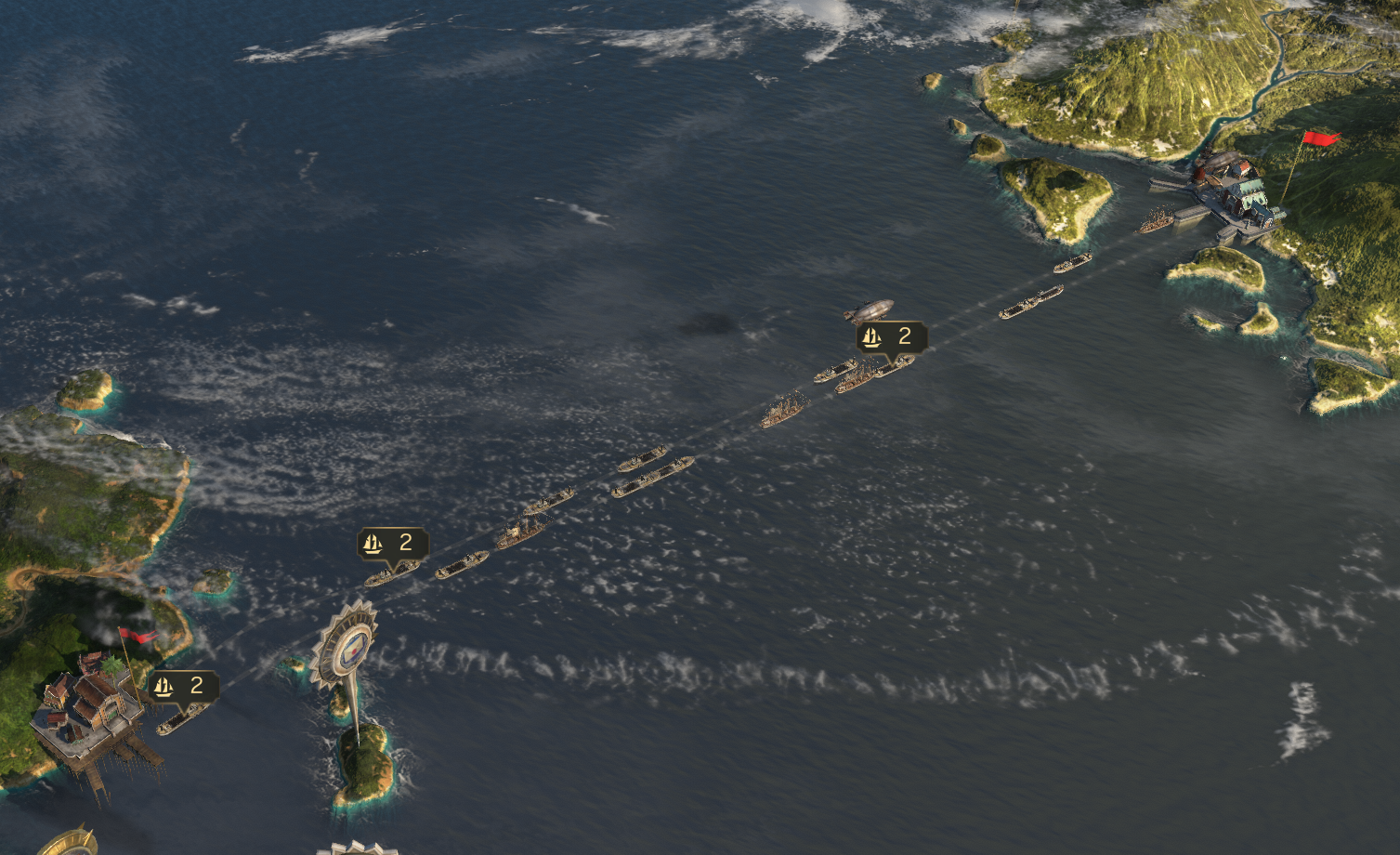Select the ship group badge beside the airship
The image size is (1400, 855).
tap(891, 336)
